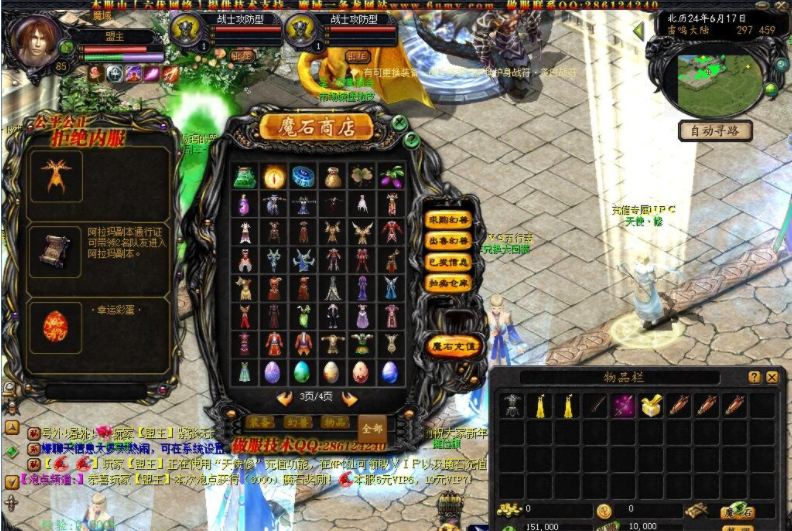Select the yellow gift box in inventory
The width and height of the screenshot is (792, 531).
click(652, 405)
